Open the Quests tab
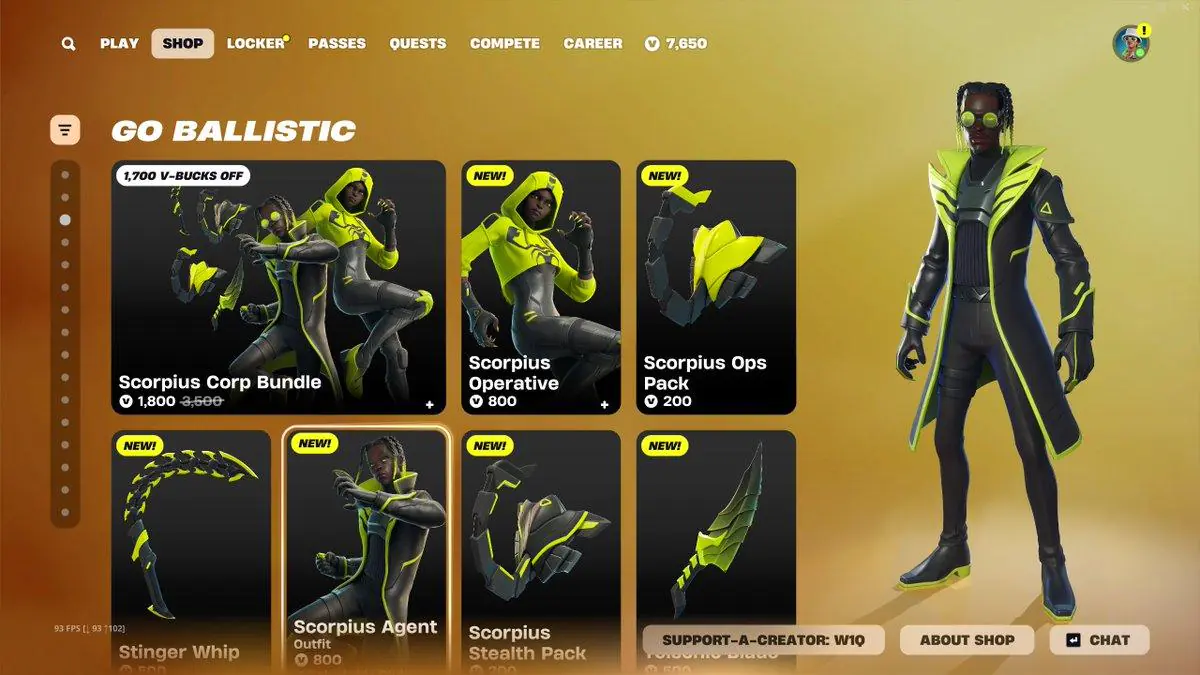 click(x=418, y=44)
